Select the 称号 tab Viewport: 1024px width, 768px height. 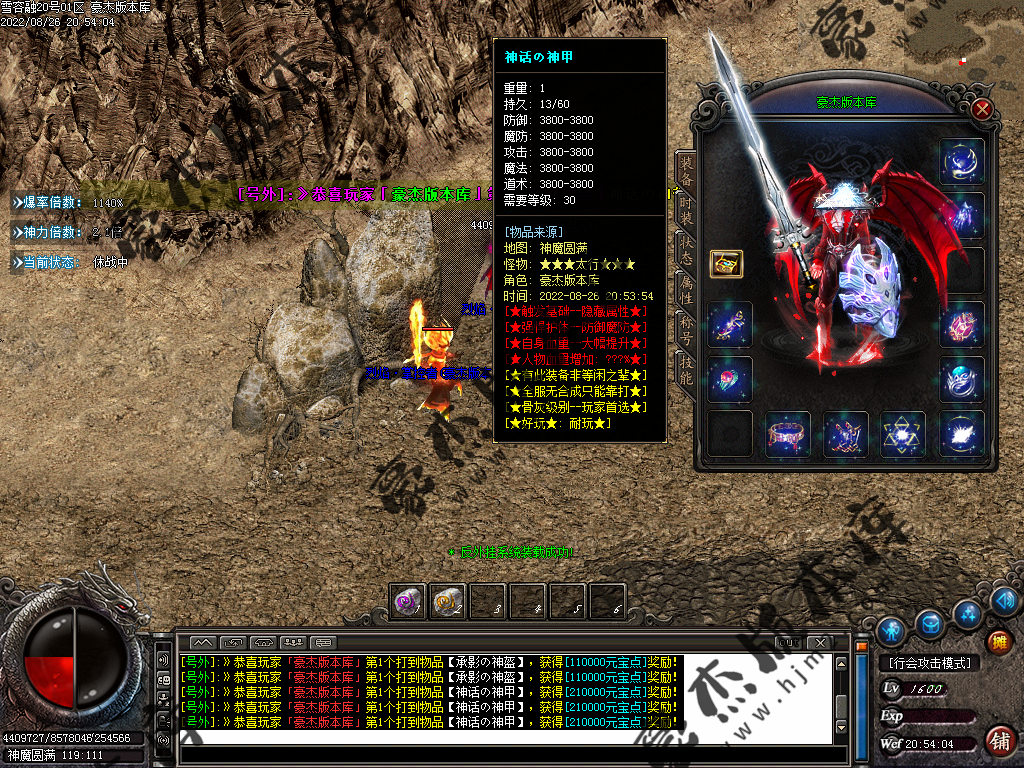point(686,330)
